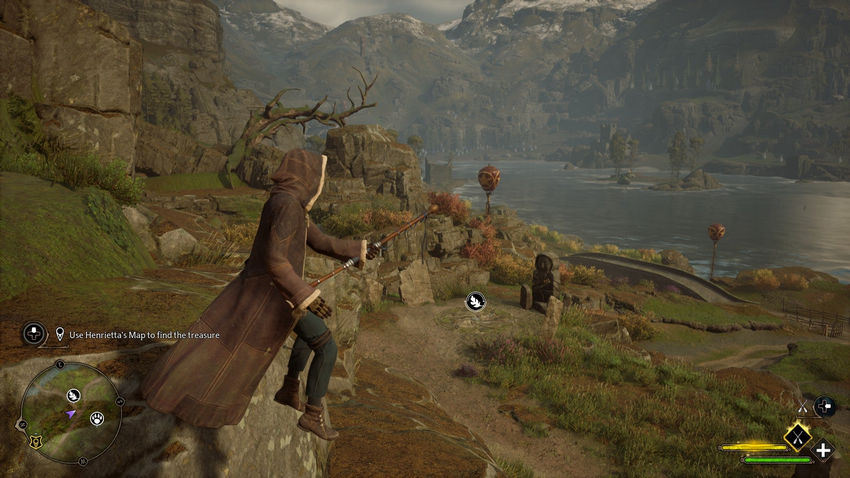The width and height of the screenshot is (850, 478).
Task: Select the white plus diamond slot
Action: (824, 450)
